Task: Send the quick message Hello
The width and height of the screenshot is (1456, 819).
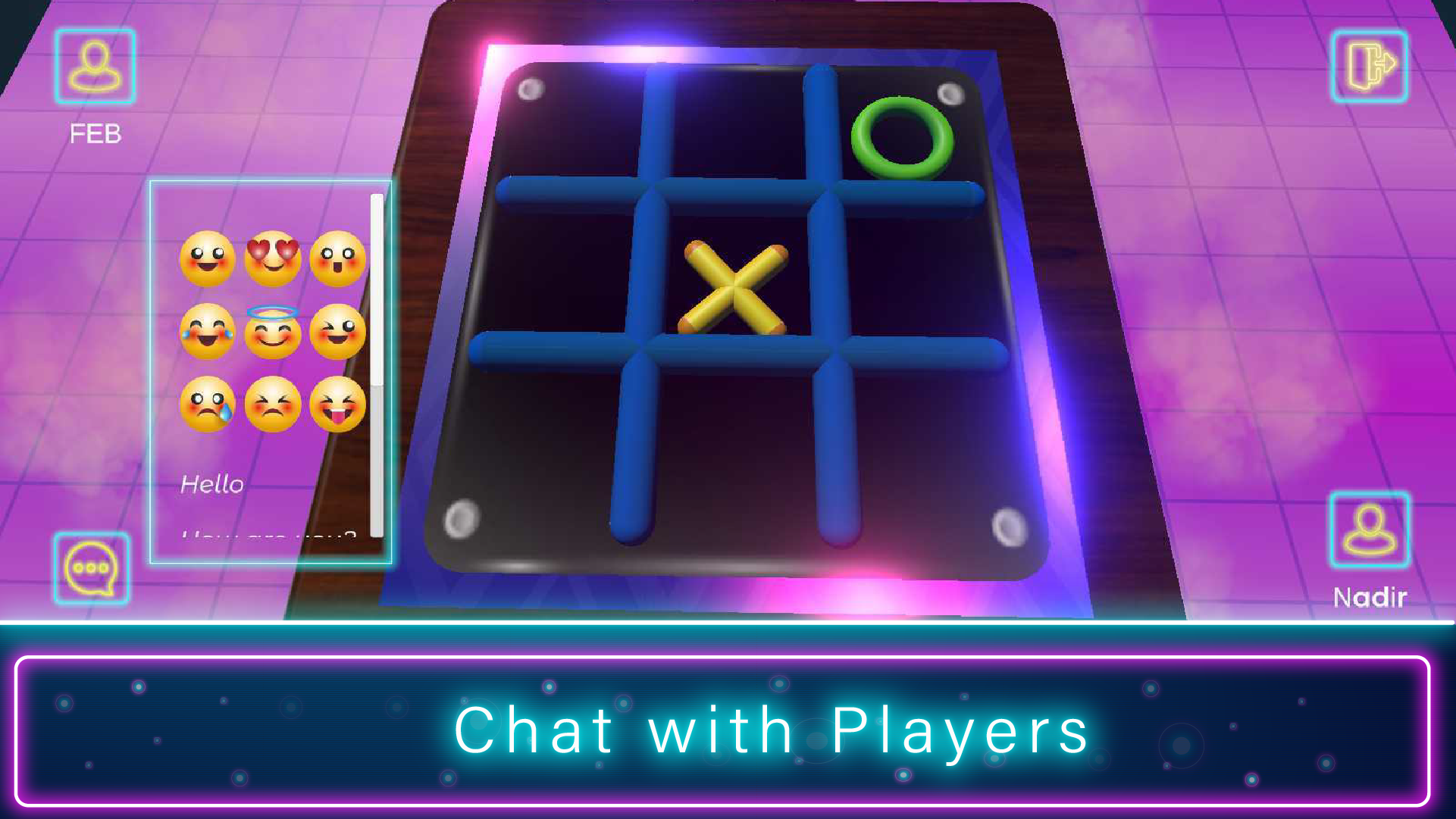Action: coord(213,483)
